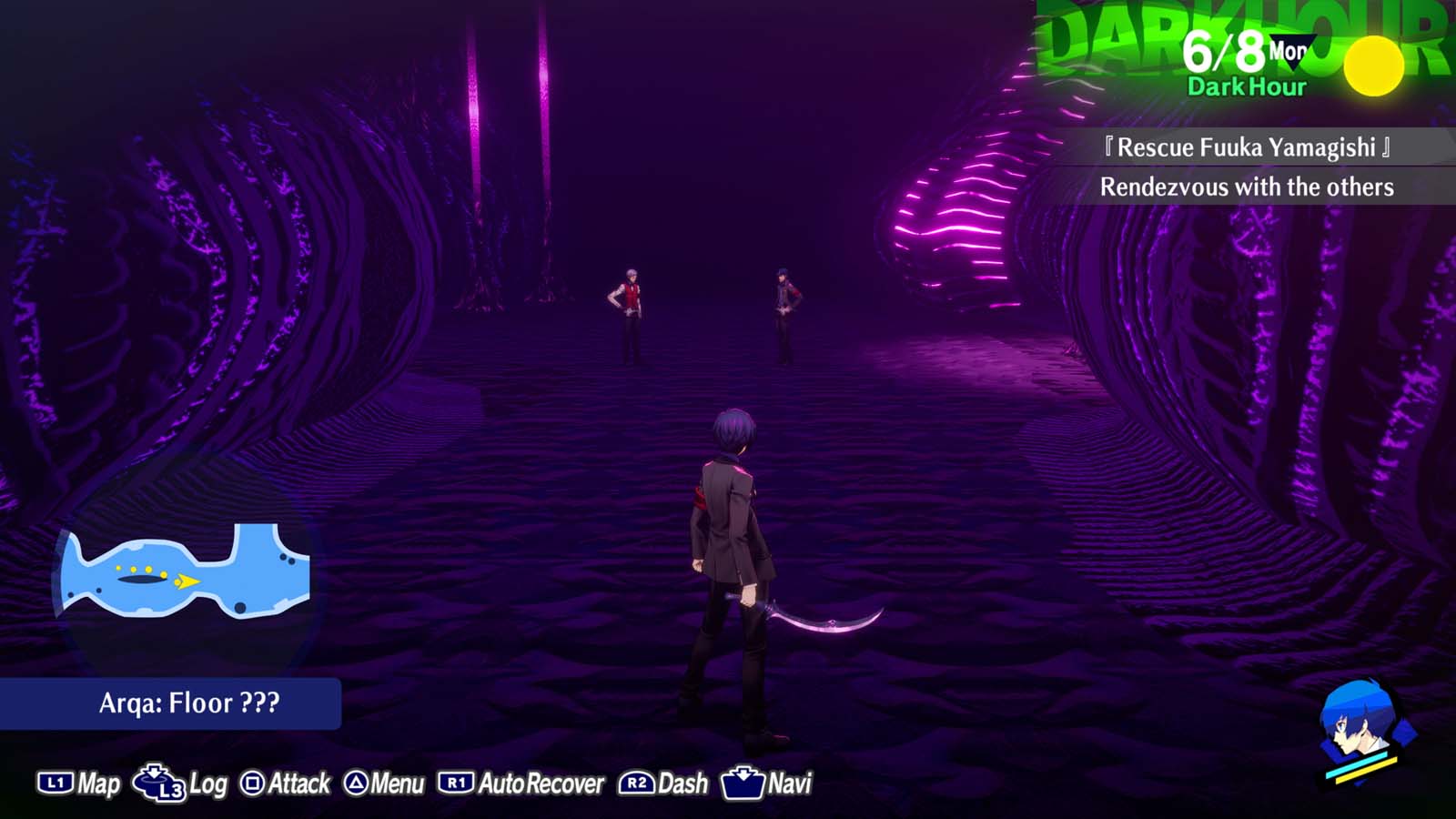Open the Triangle Menu icon
This screenshot has width=1456, height=819.
[x=359, y=781]
